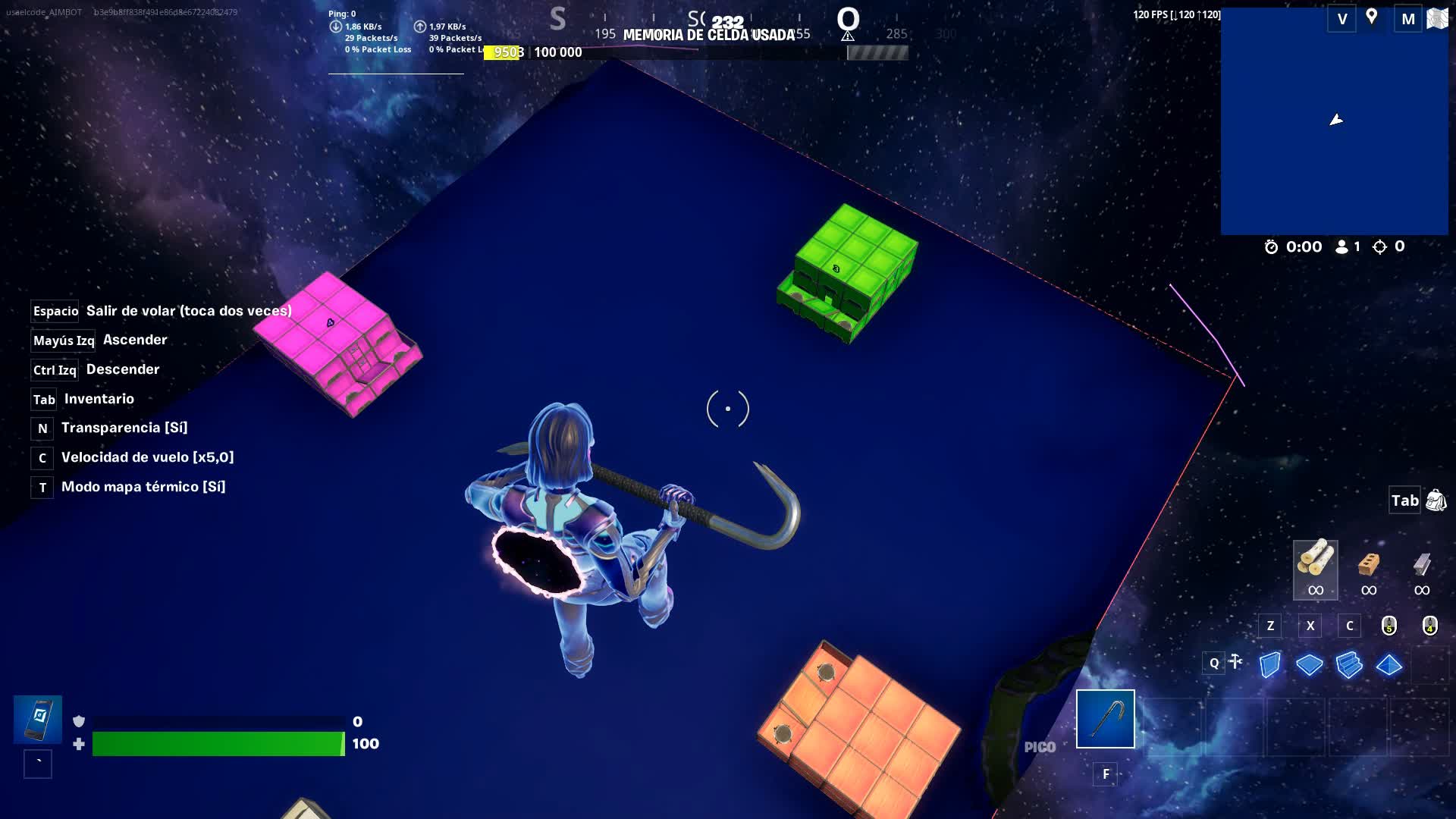
Task: Select the pickaxe hotbar slot
Action: [x=1105, y=718]
